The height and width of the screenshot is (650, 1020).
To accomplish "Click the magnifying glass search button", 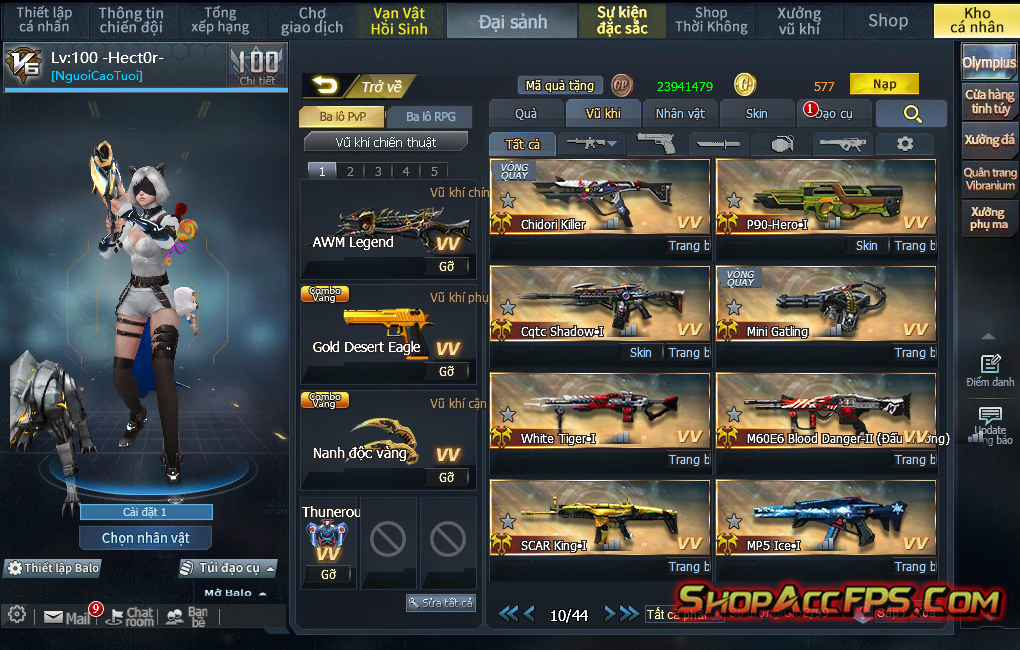I will pos(911,114).
